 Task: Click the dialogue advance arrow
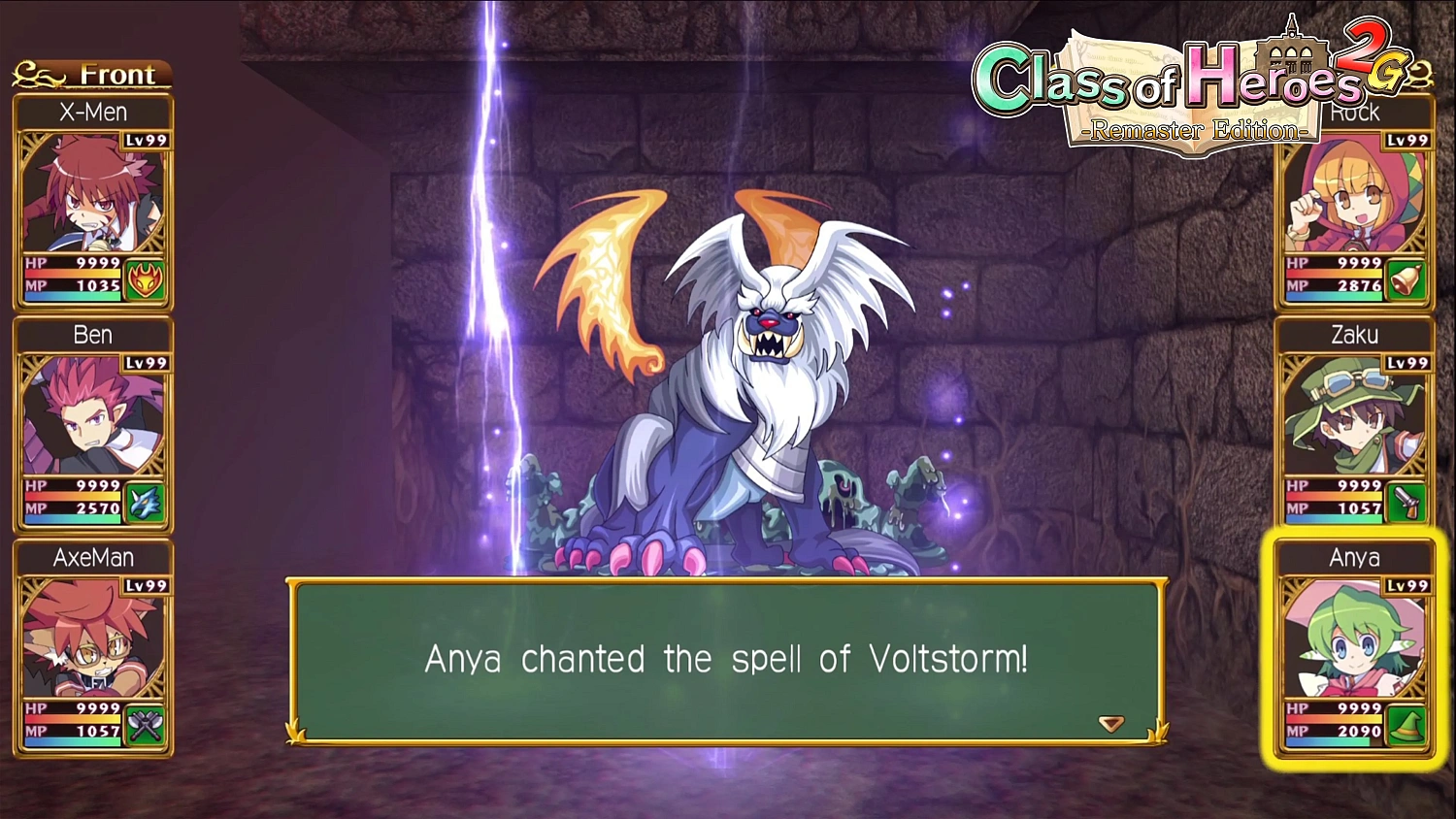tap(1109, 723)
